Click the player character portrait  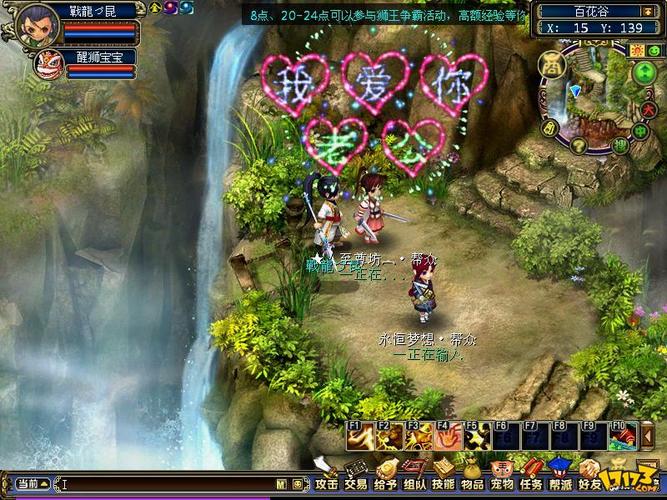[x=37, y=25]
